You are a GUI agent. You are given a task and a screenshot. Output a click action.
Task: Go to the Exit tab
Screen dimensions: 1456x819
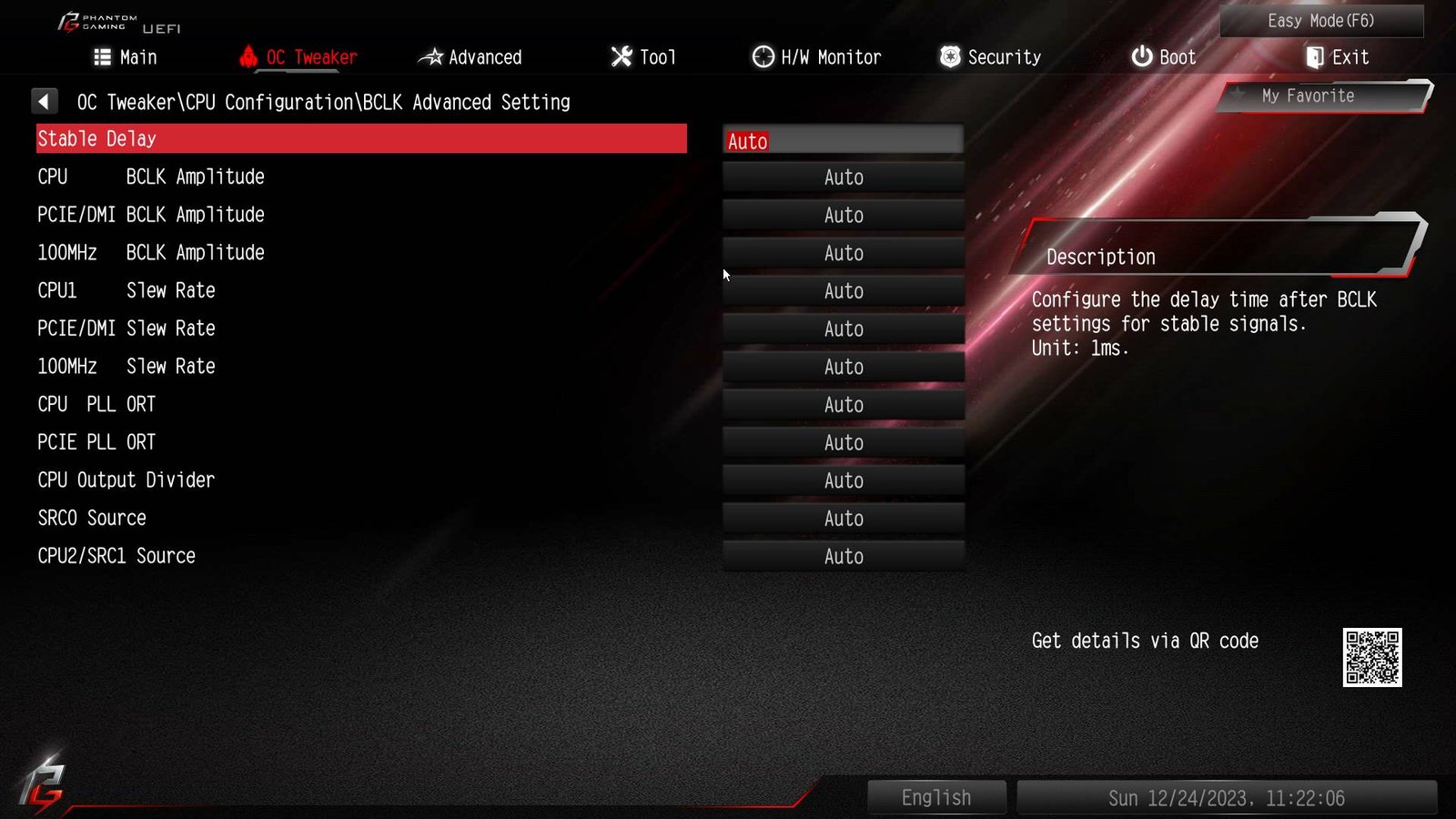point(1337,57)
